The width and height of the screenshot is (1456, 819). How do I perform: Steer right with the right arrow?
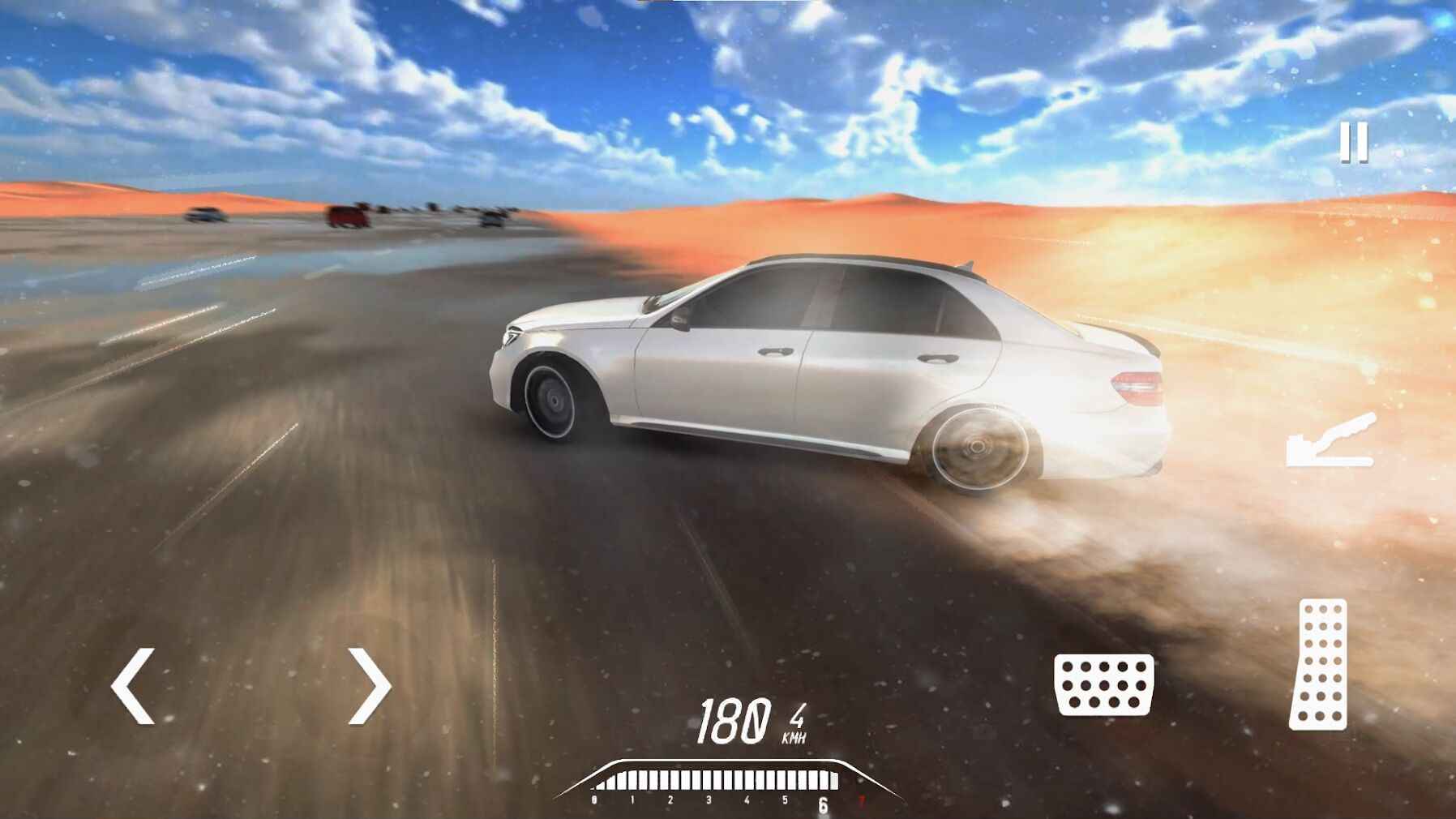coord(370,686)
